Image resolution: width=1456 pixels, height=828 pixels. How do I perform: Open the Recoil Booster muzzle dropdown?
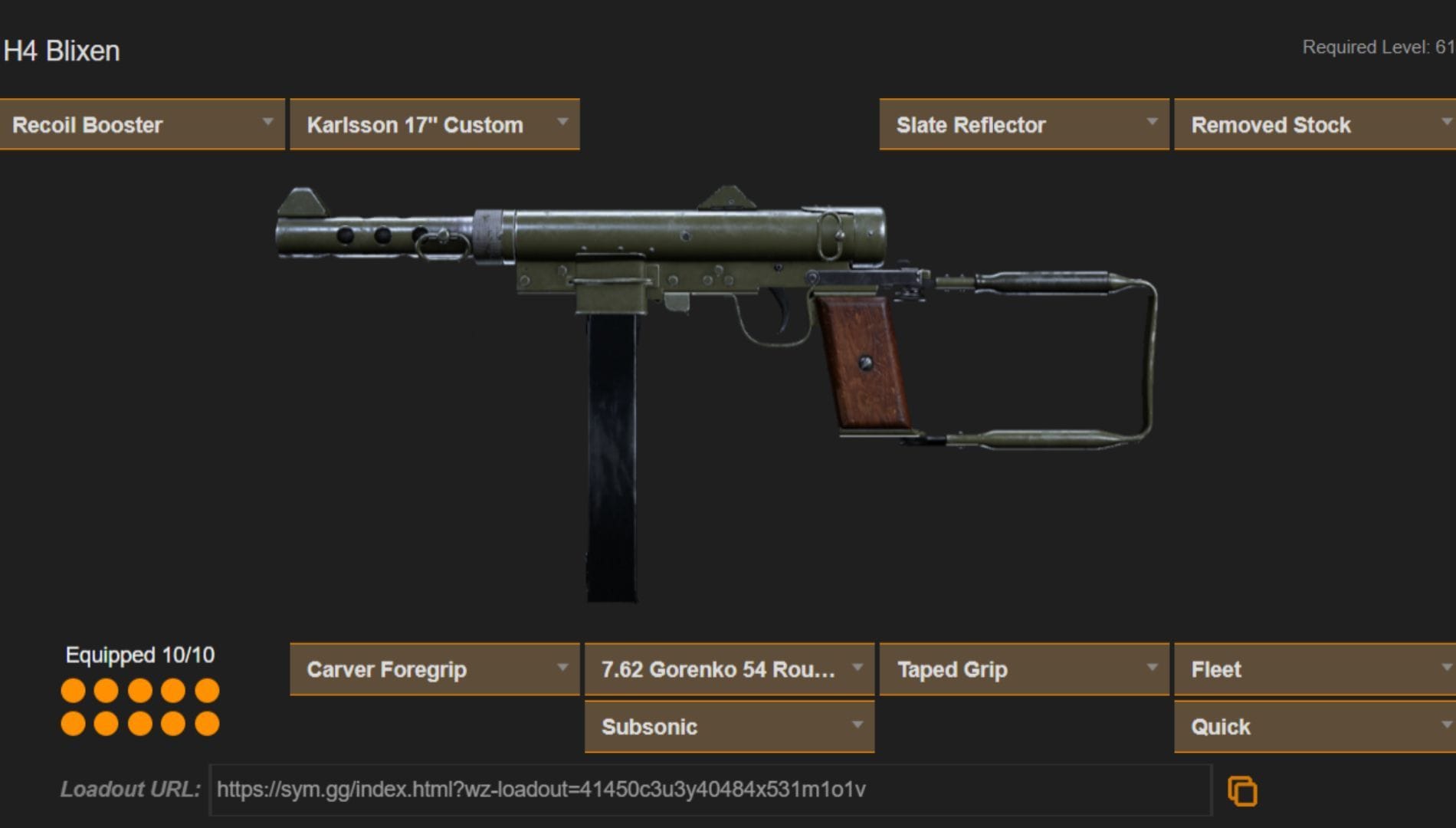click(143, 124)
